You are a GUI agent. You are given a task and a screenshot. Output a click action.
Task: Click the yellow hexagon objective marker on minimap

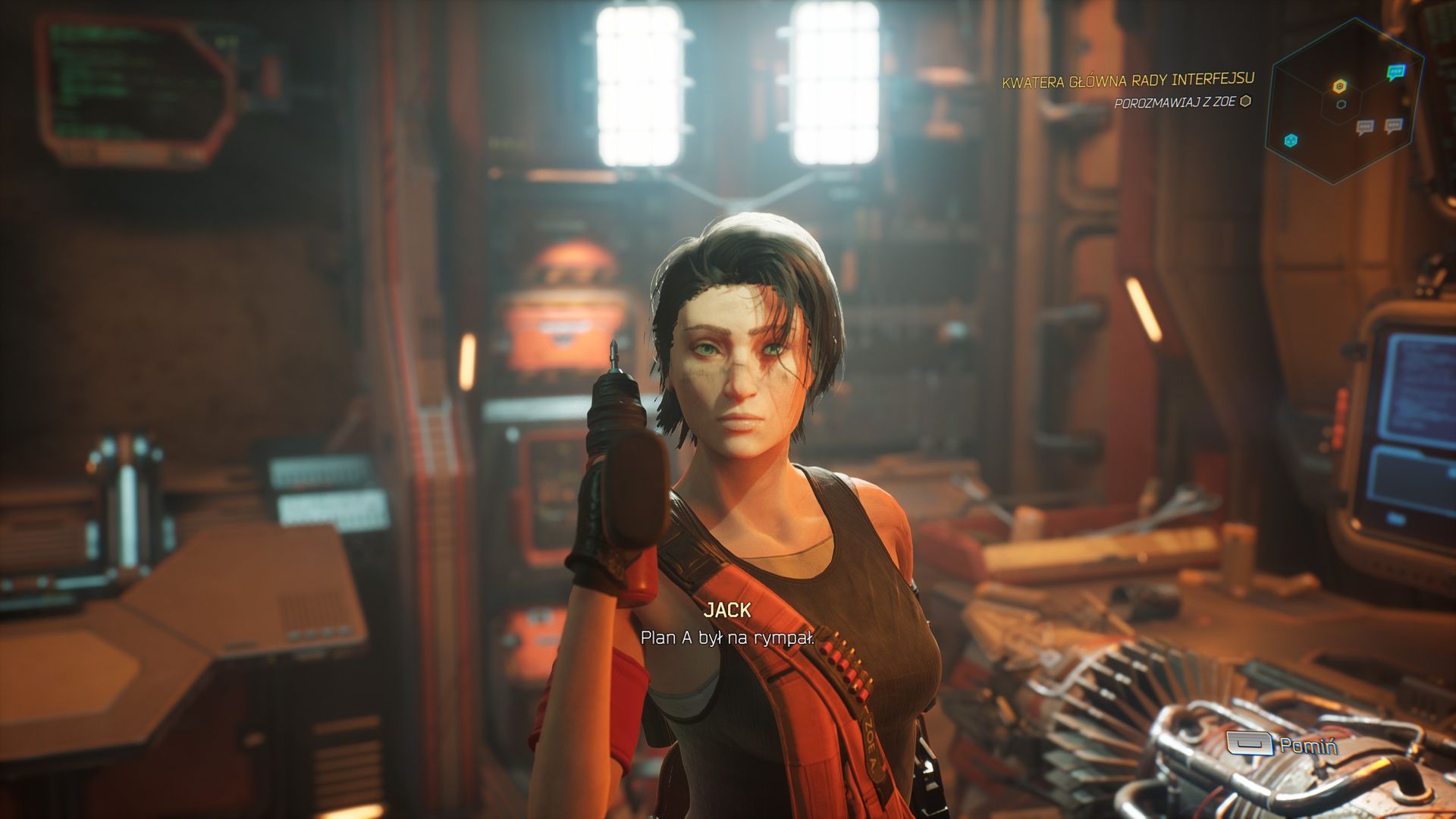point(1340,86)
